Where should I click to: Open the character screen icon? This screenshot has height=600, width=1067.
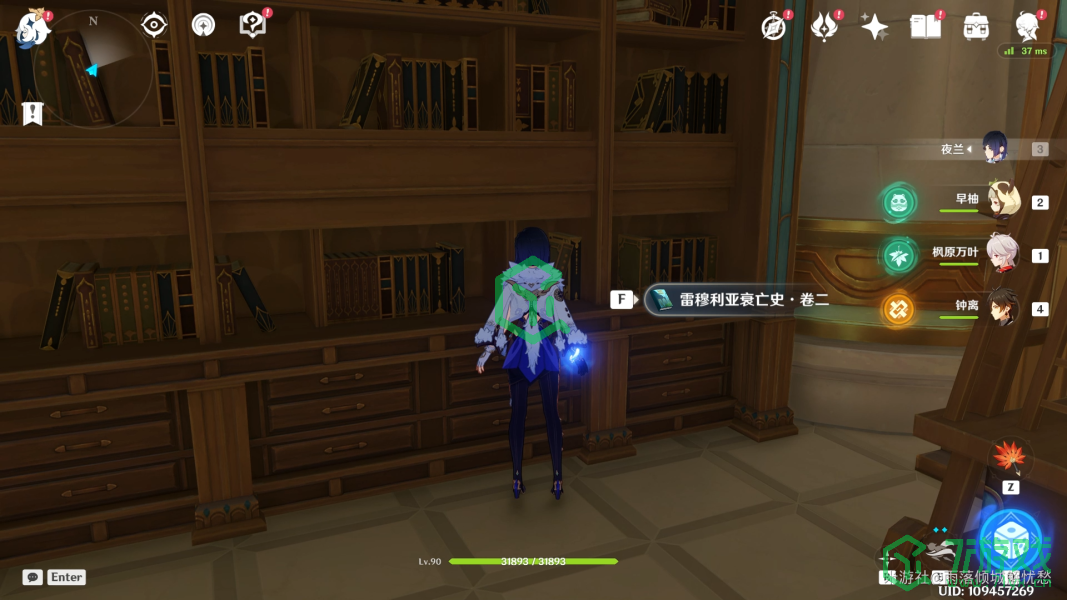coord(1026,27)
